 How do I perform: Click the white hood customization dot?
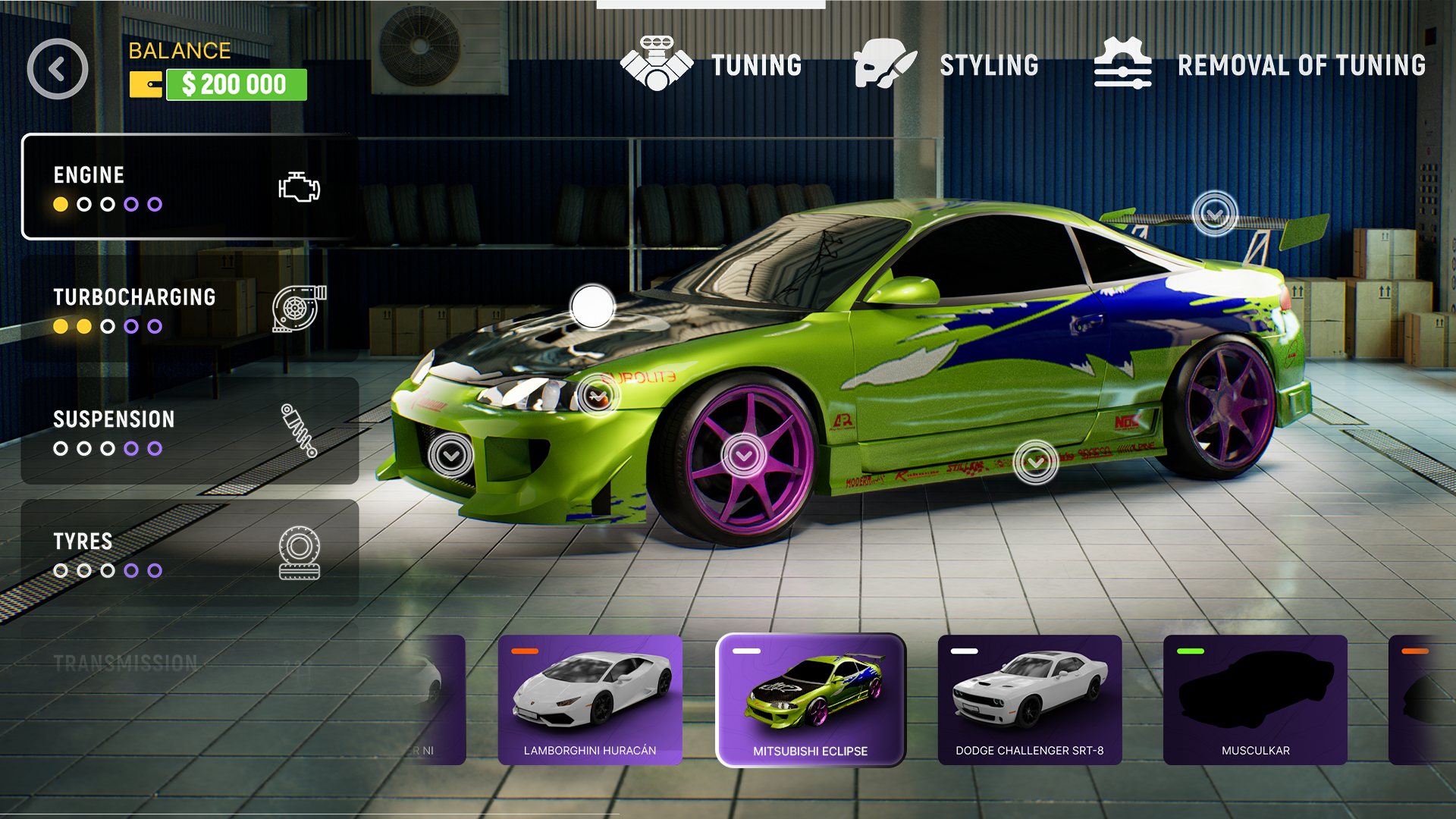(x=592, y=307)
